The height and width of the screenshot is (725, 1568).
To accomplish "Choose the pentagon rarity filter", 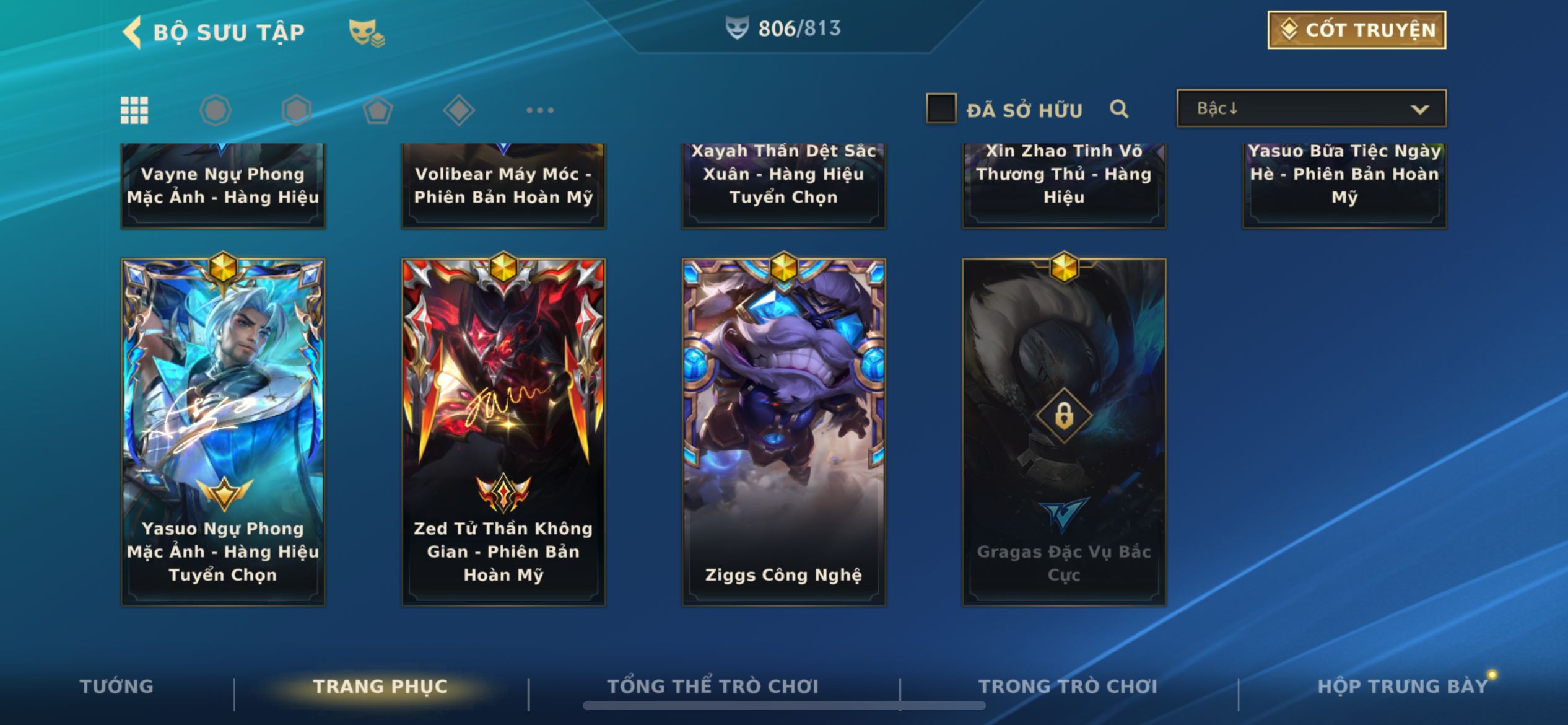I will [x=377, y=110].
